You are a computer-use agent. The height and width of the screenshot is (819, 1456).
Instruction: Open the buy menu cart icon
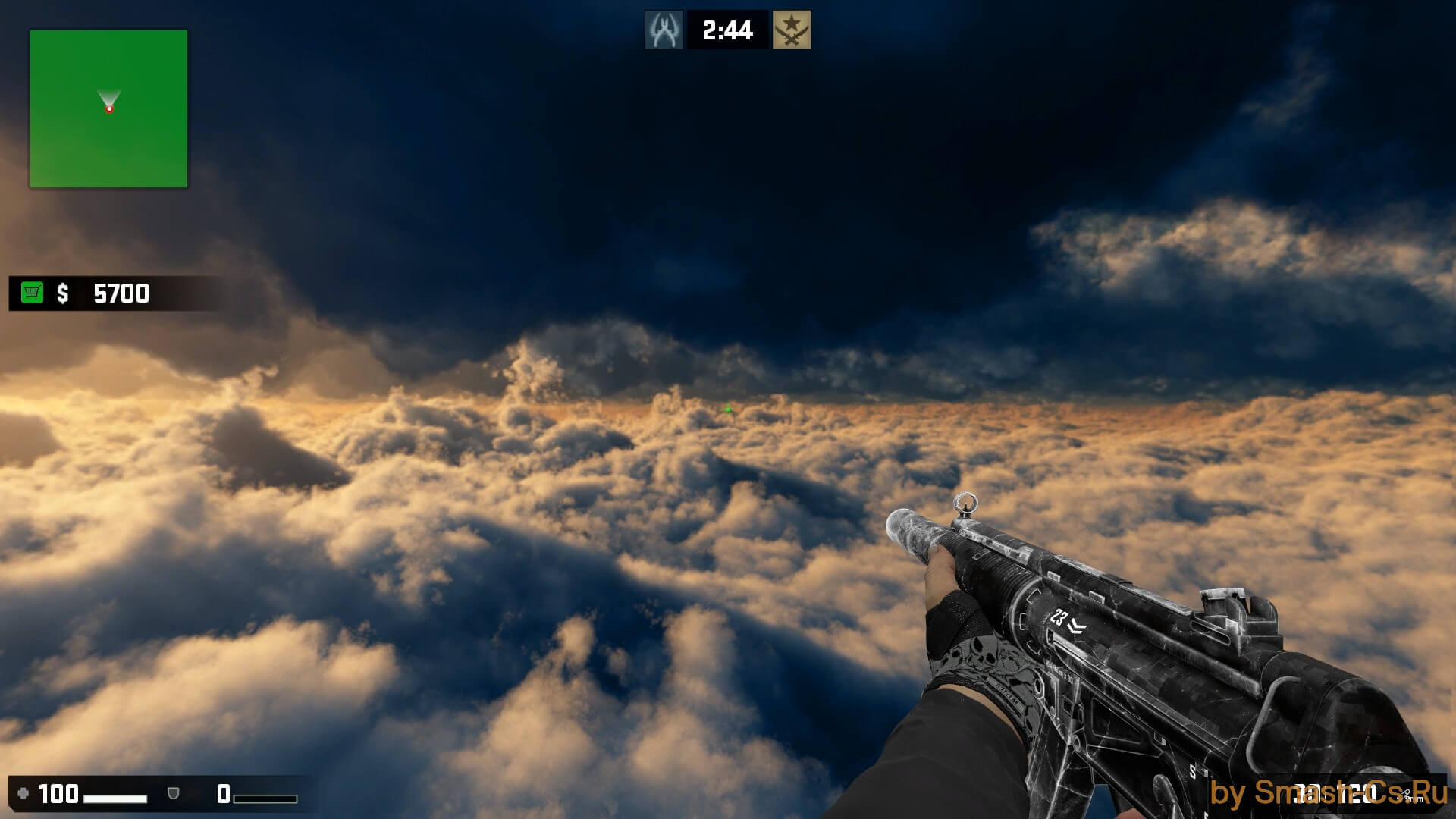[32, 293]
